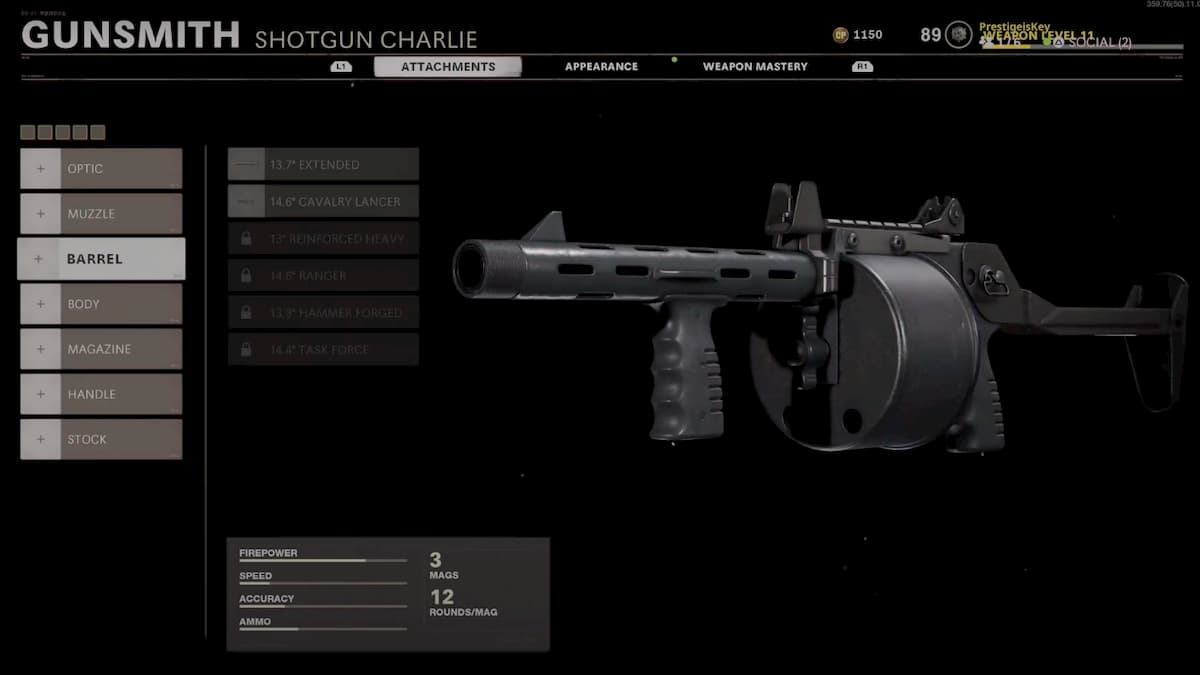Switch to the Attachments tab
The image size is (1200, 675).
tap(448, 67)
